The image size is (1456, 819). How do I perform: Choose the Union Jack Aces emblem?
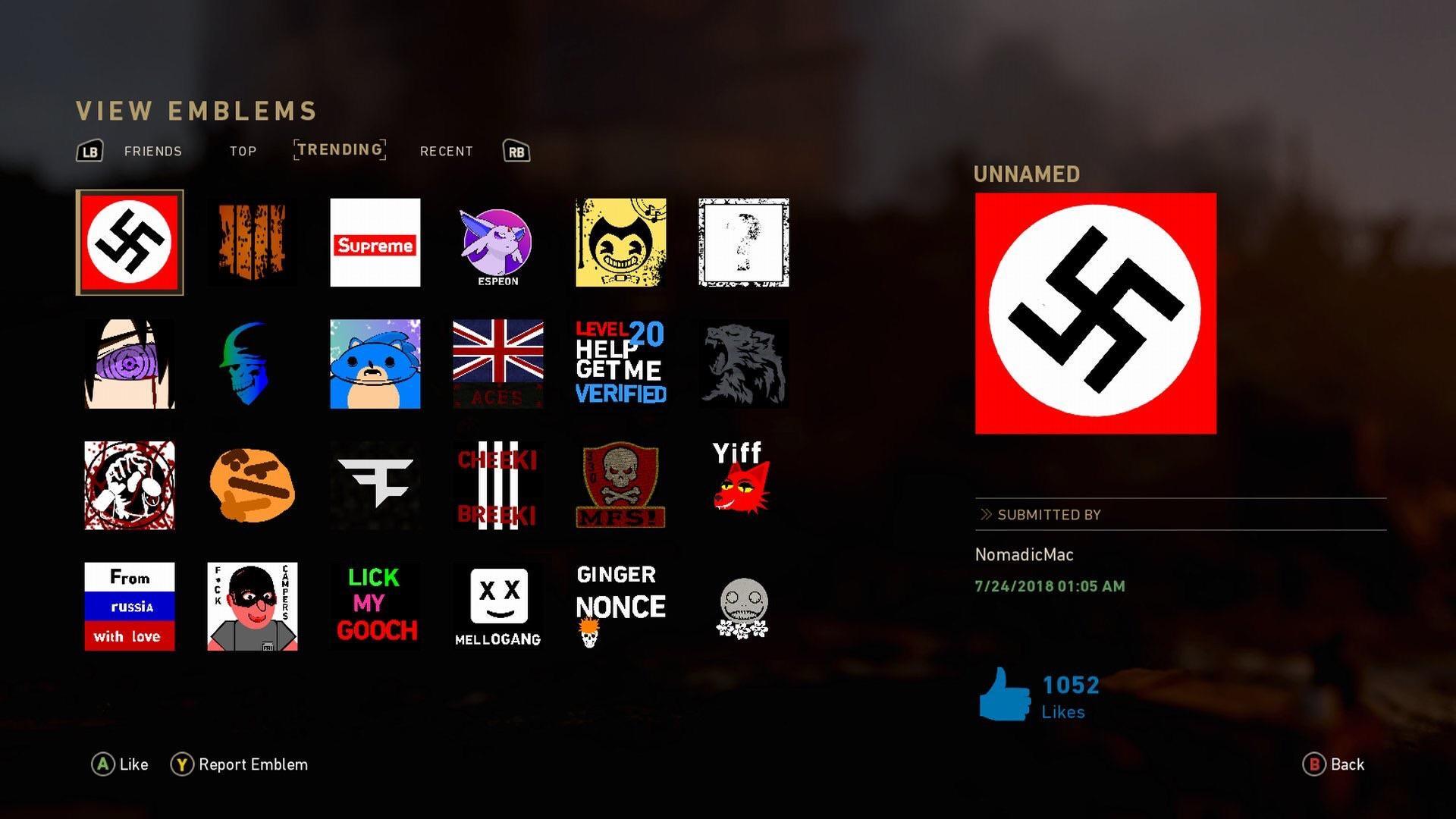(x=497, y=363)
